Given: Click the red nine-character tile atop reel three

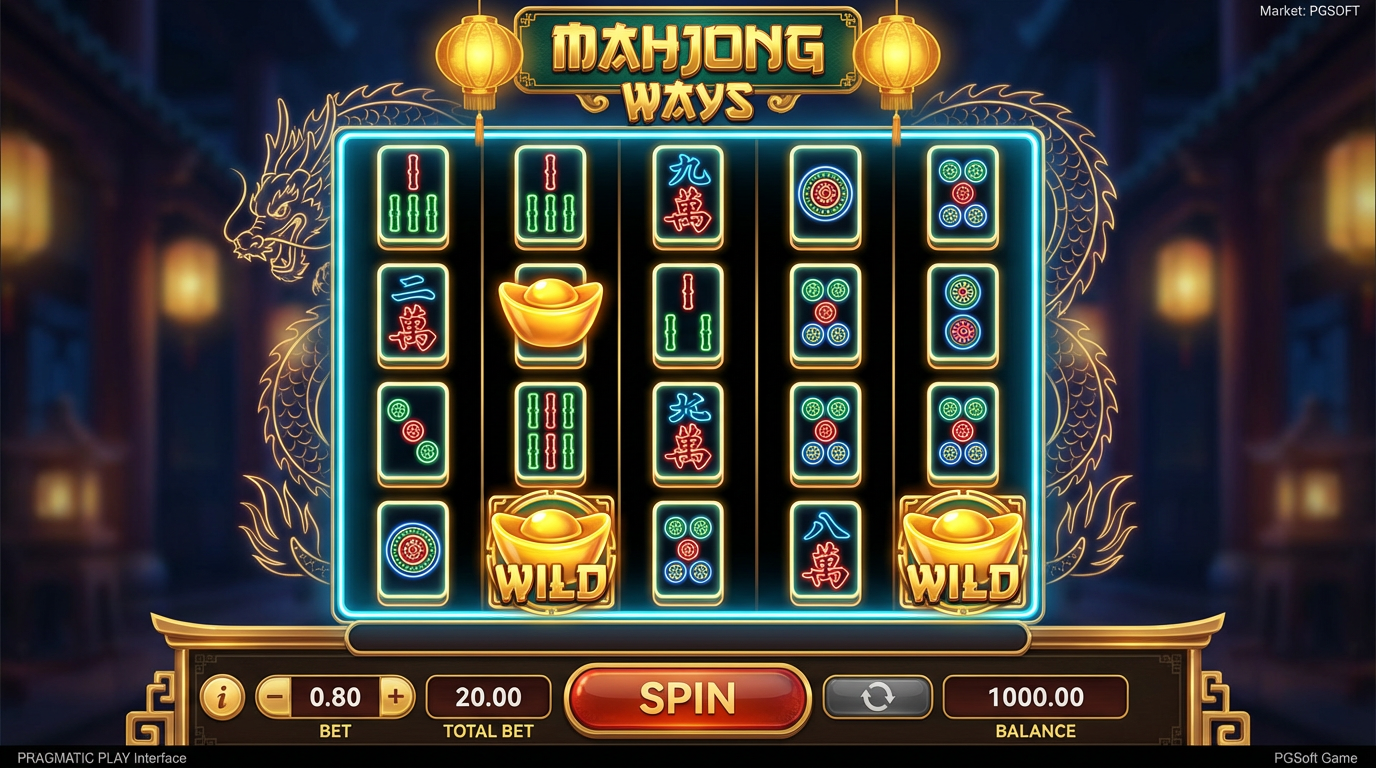Looking at the screenshot, I should 688,198.
